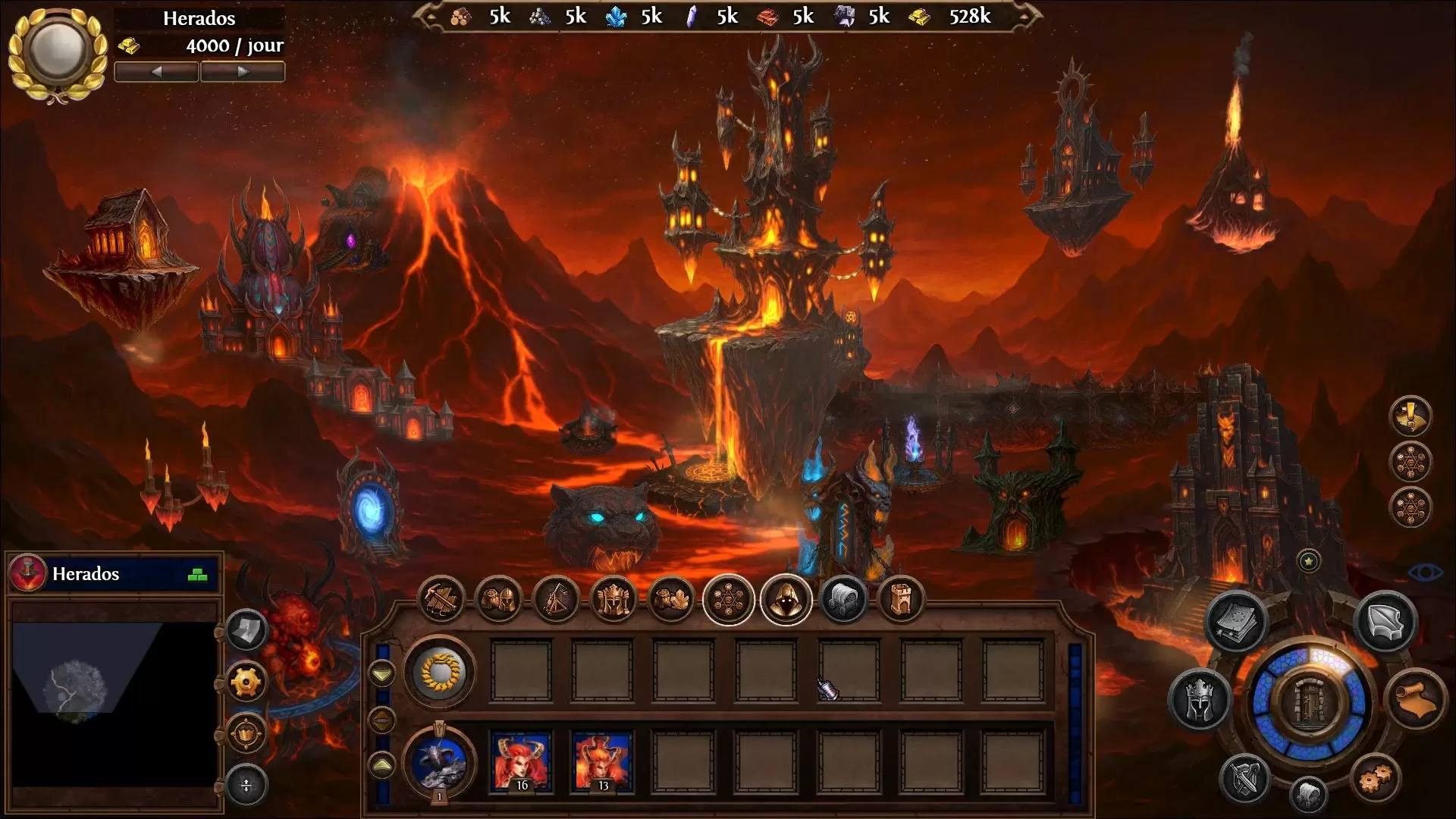Open the hooded figure thieves guild
The height and width of the screenshot is (819, 1456).
(x=786, y=600)
